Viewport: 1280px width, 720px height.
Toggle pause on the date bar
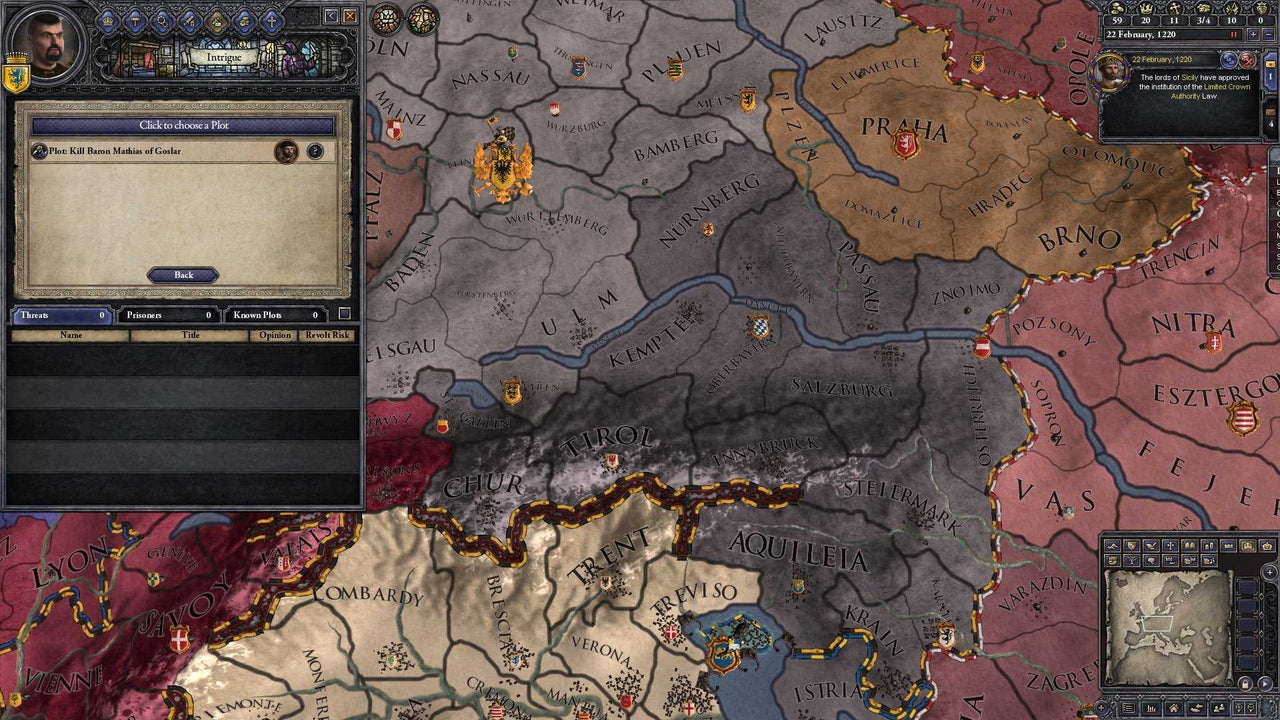pyautogui.click(x=1234, y=34)
